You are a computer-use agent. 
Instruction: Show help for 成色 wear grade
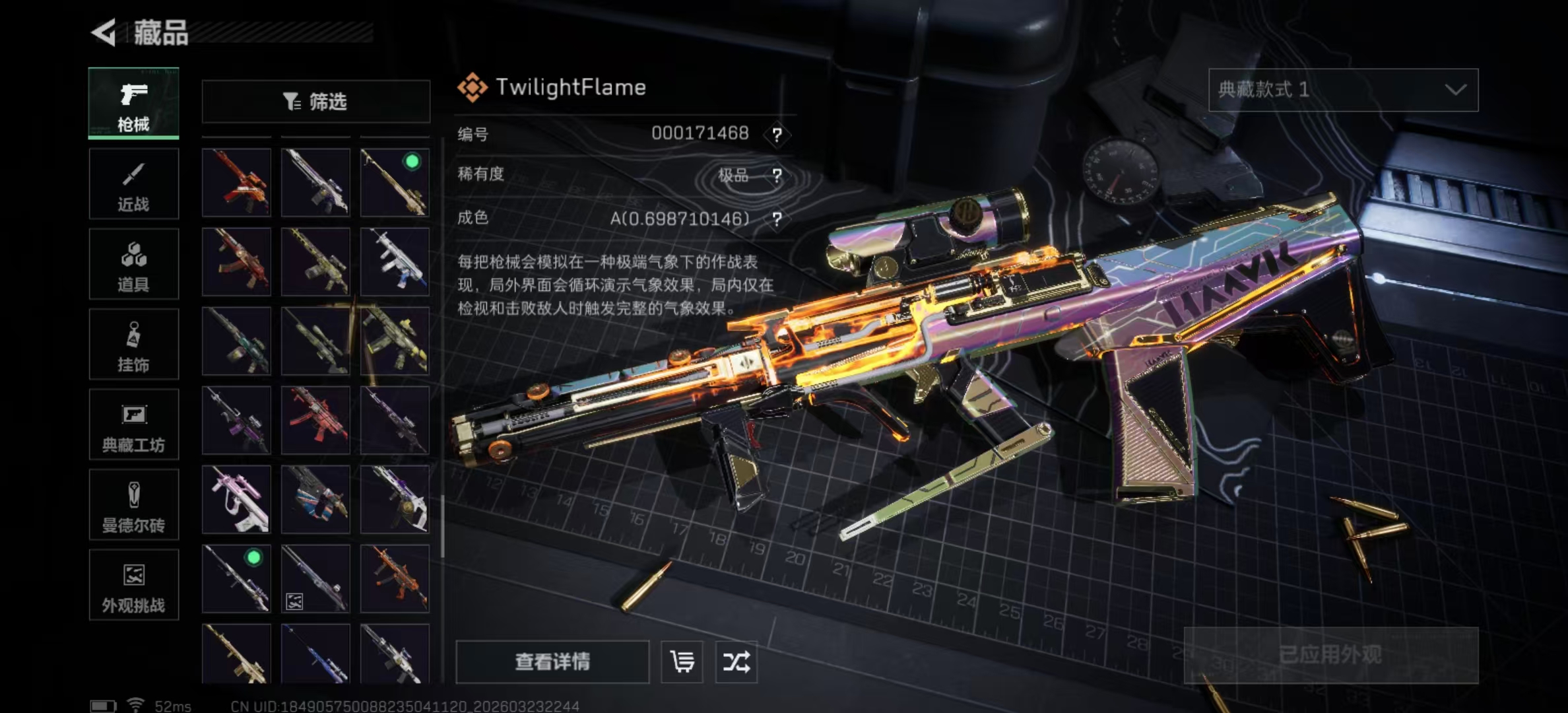click(777, 219)
